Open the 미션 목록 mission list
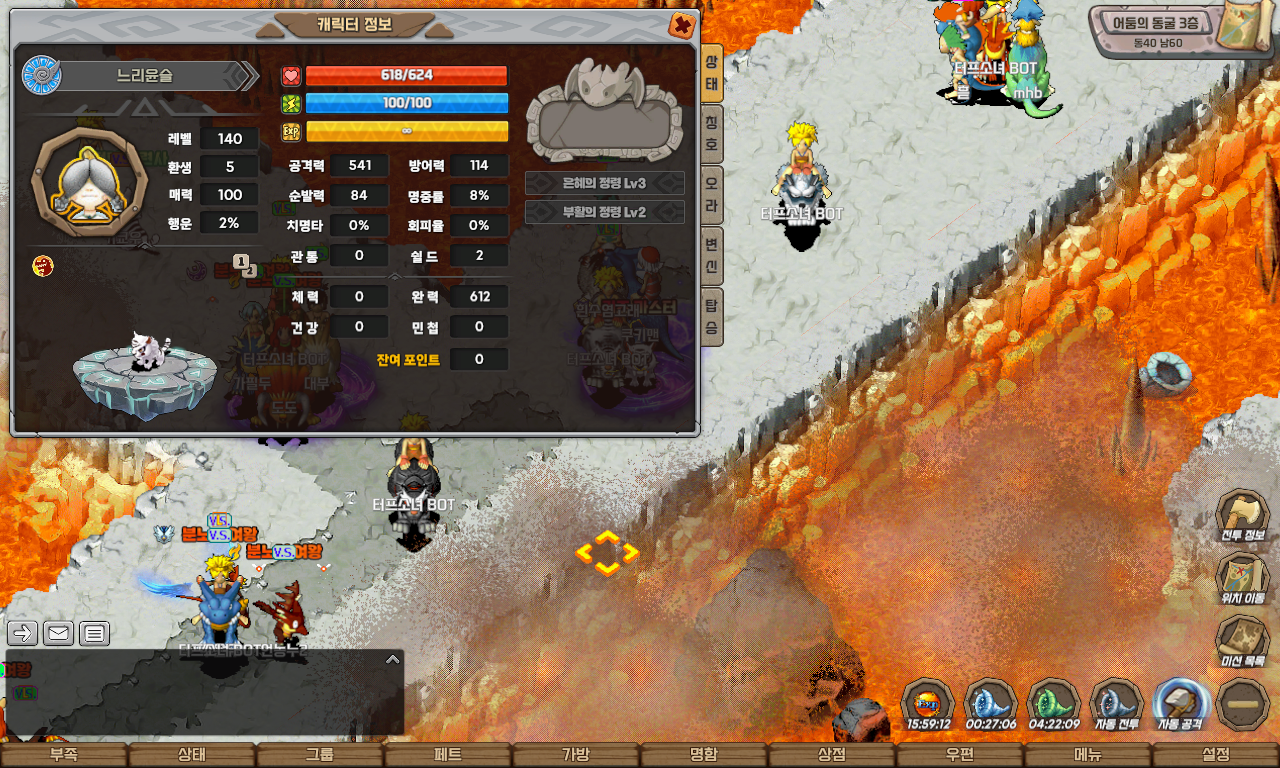This screenshot has width=1280, height=768. click(x=1242, y=640)
